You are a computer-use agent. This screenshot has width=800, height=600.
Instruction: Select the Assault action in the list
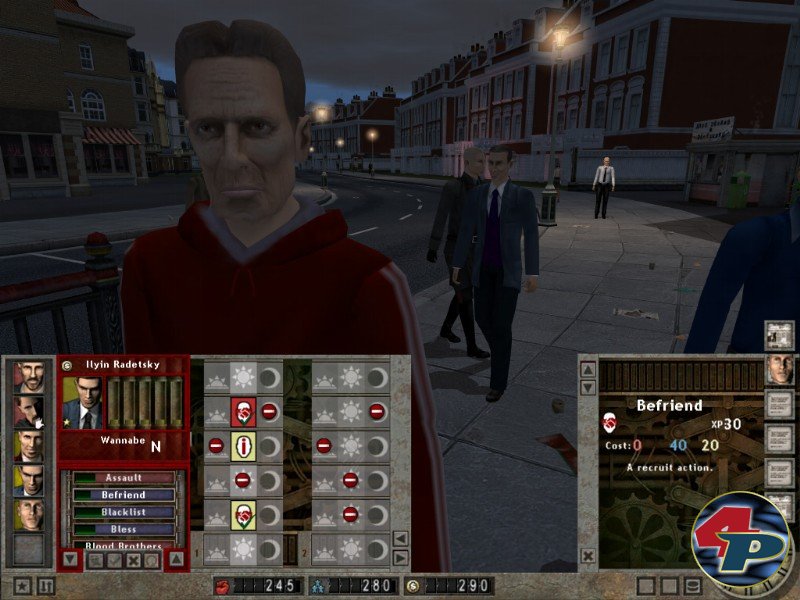click(124, 478)
